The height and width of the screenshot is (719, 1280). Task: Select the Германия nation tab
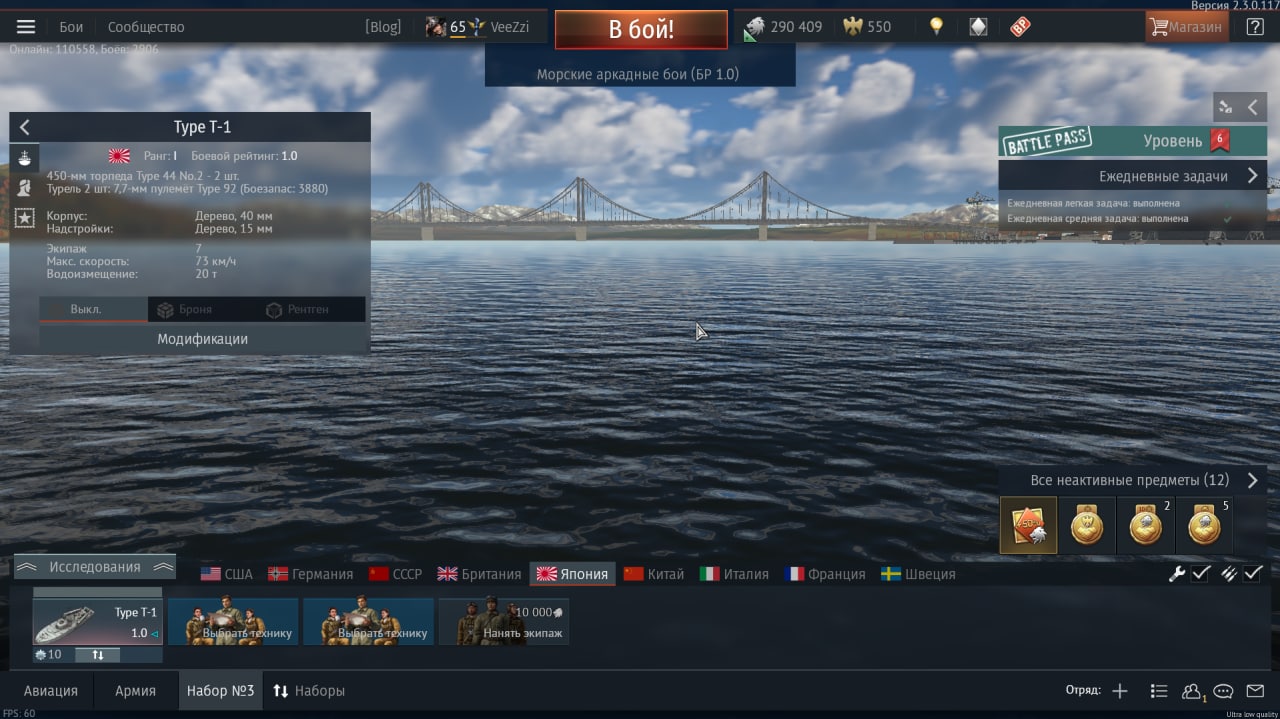point(311,574)
